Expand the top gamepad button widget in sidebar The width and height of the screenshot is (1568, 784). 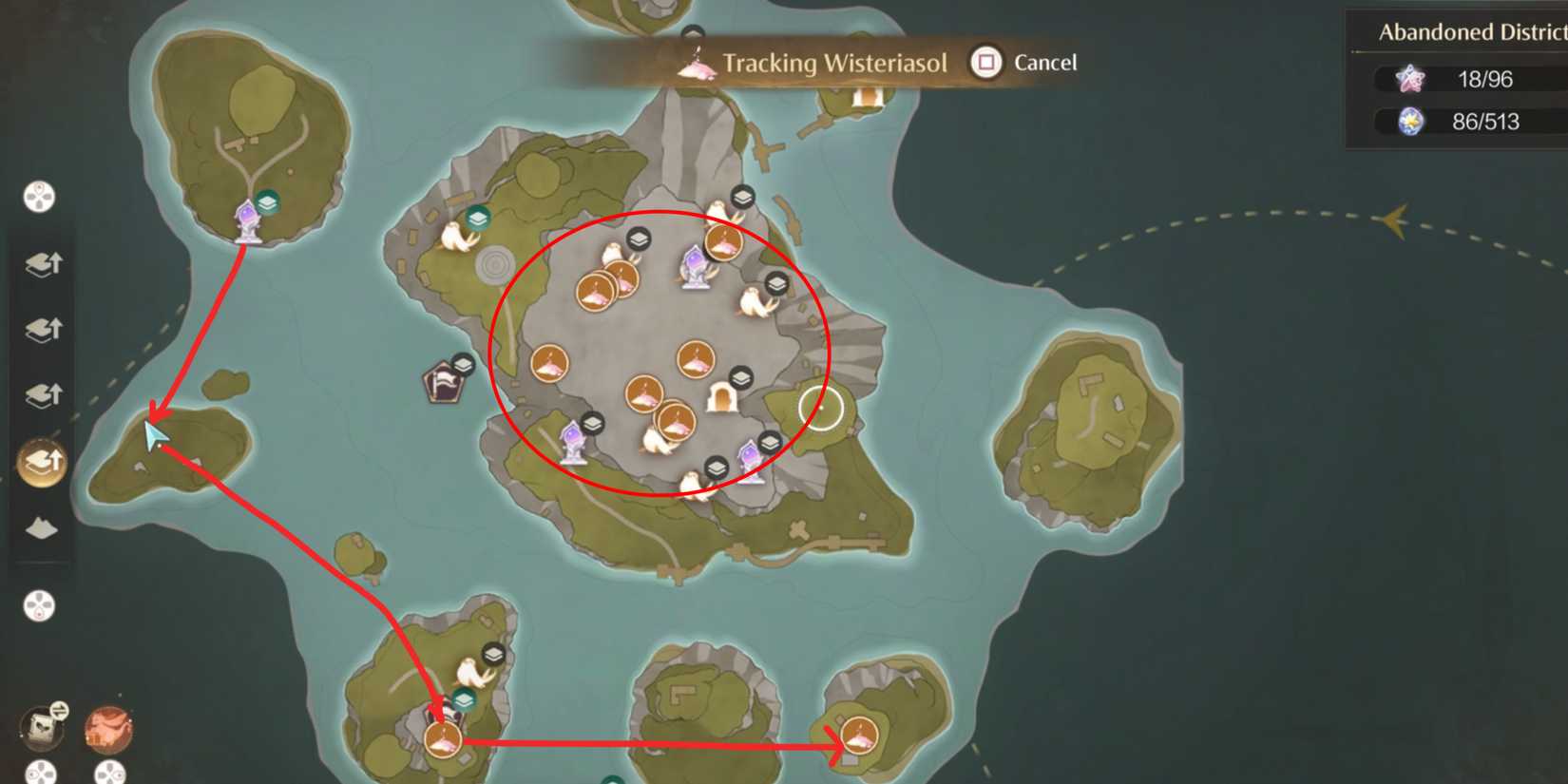(37, 197)
